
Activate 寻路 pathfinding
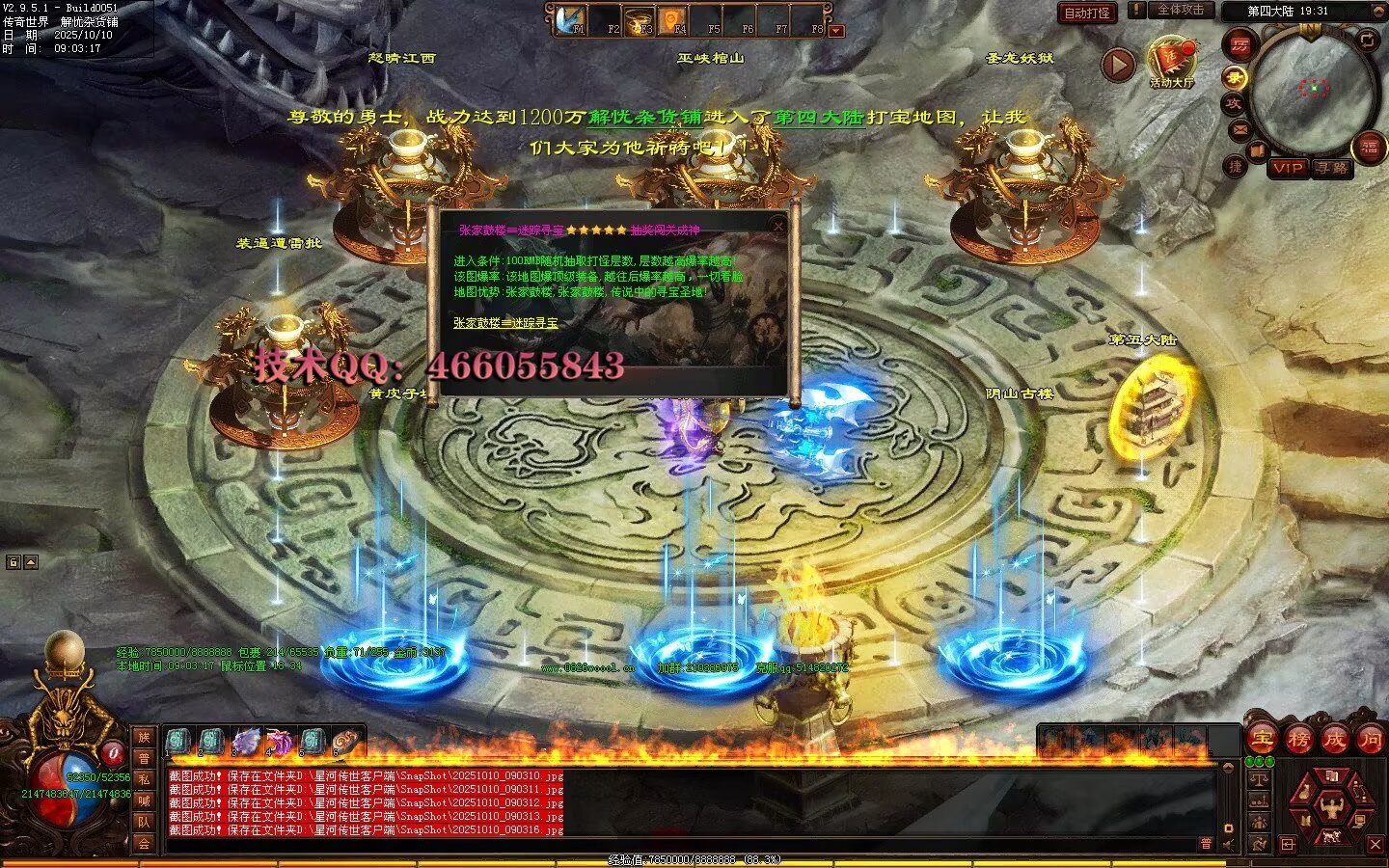[x=1332, y=168]
